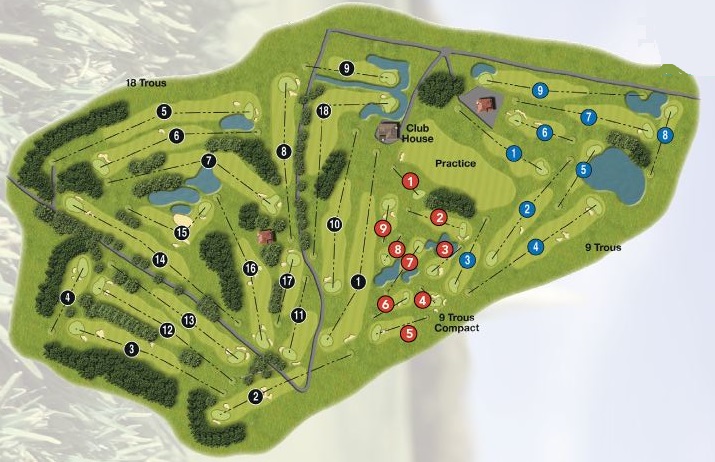Choose hole 14 on the 18-hole course
Image resolution: width=715 pixels, height=462 pixels.
click(x=159, y=260)
